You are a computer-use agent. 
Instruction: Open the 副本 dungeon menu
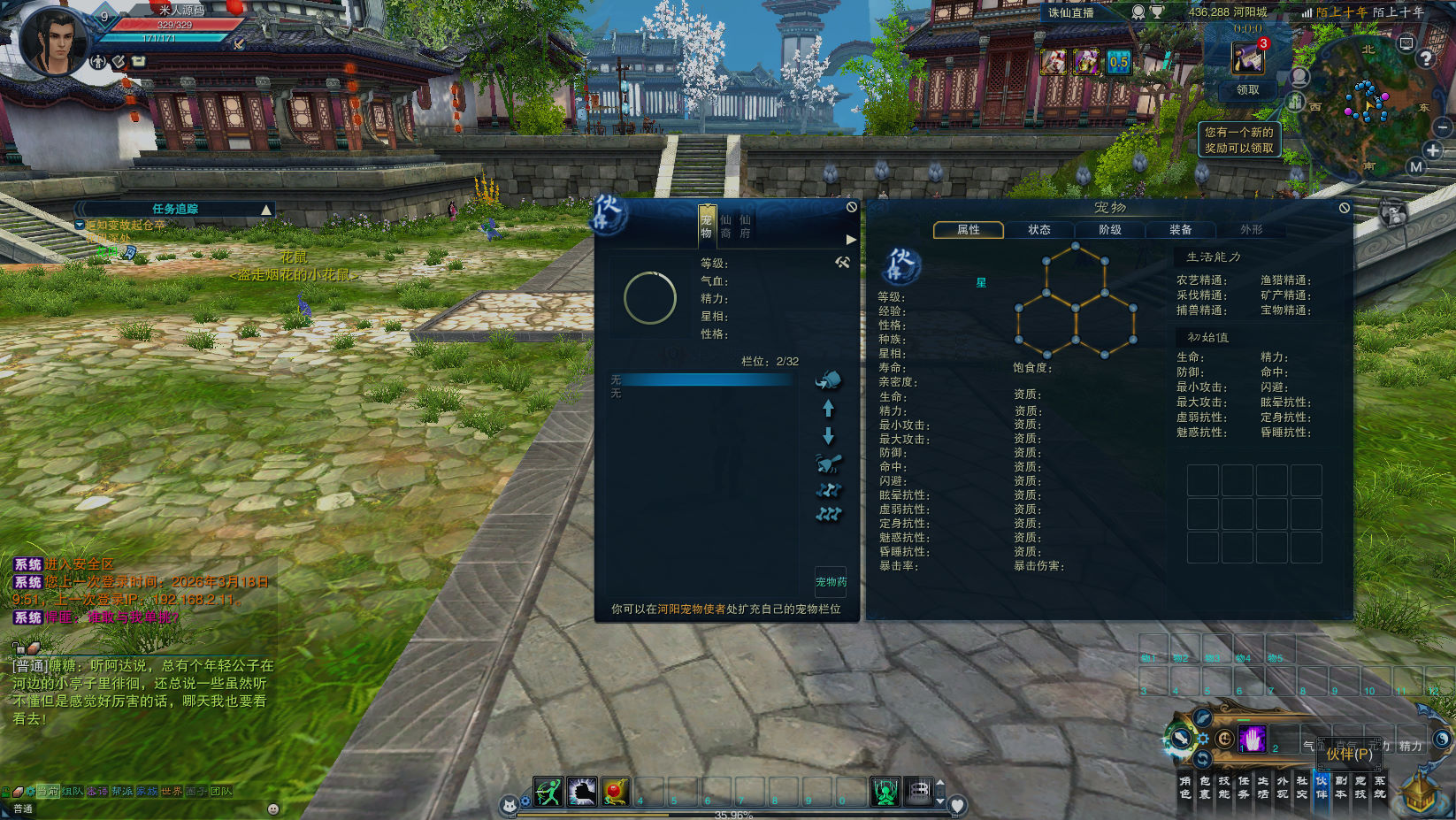[1341, 787]
